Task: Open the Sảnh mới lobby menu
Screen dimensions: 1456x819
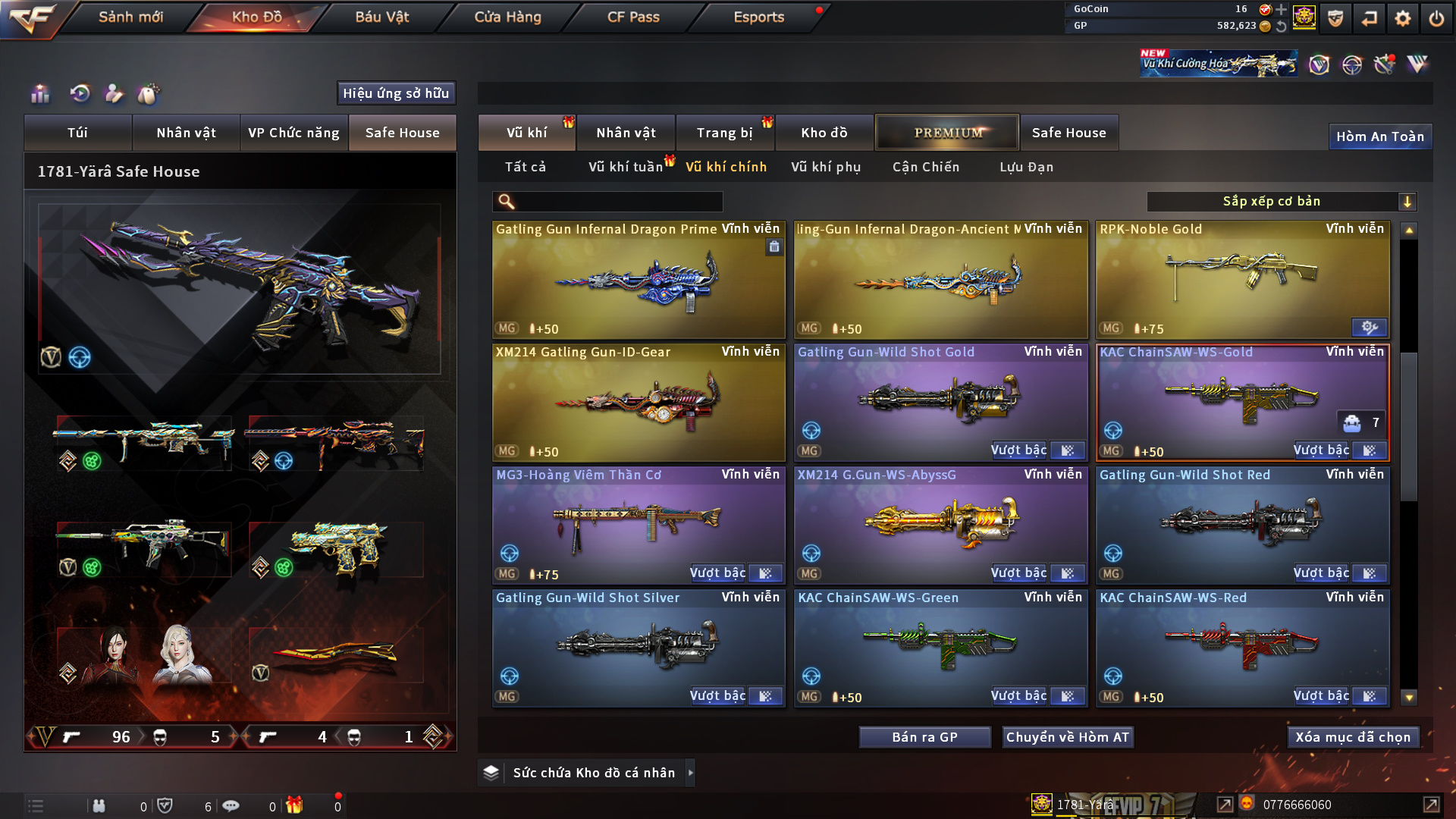Action: [x=130, y=17]
